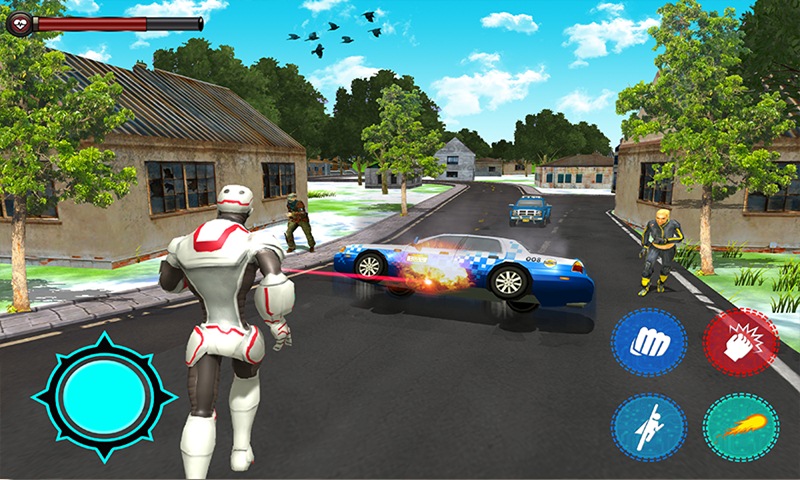Image resolution: width=800 pixels, height=480 pixels.
Task: Fire the fireball attack button
Action: 740,427
